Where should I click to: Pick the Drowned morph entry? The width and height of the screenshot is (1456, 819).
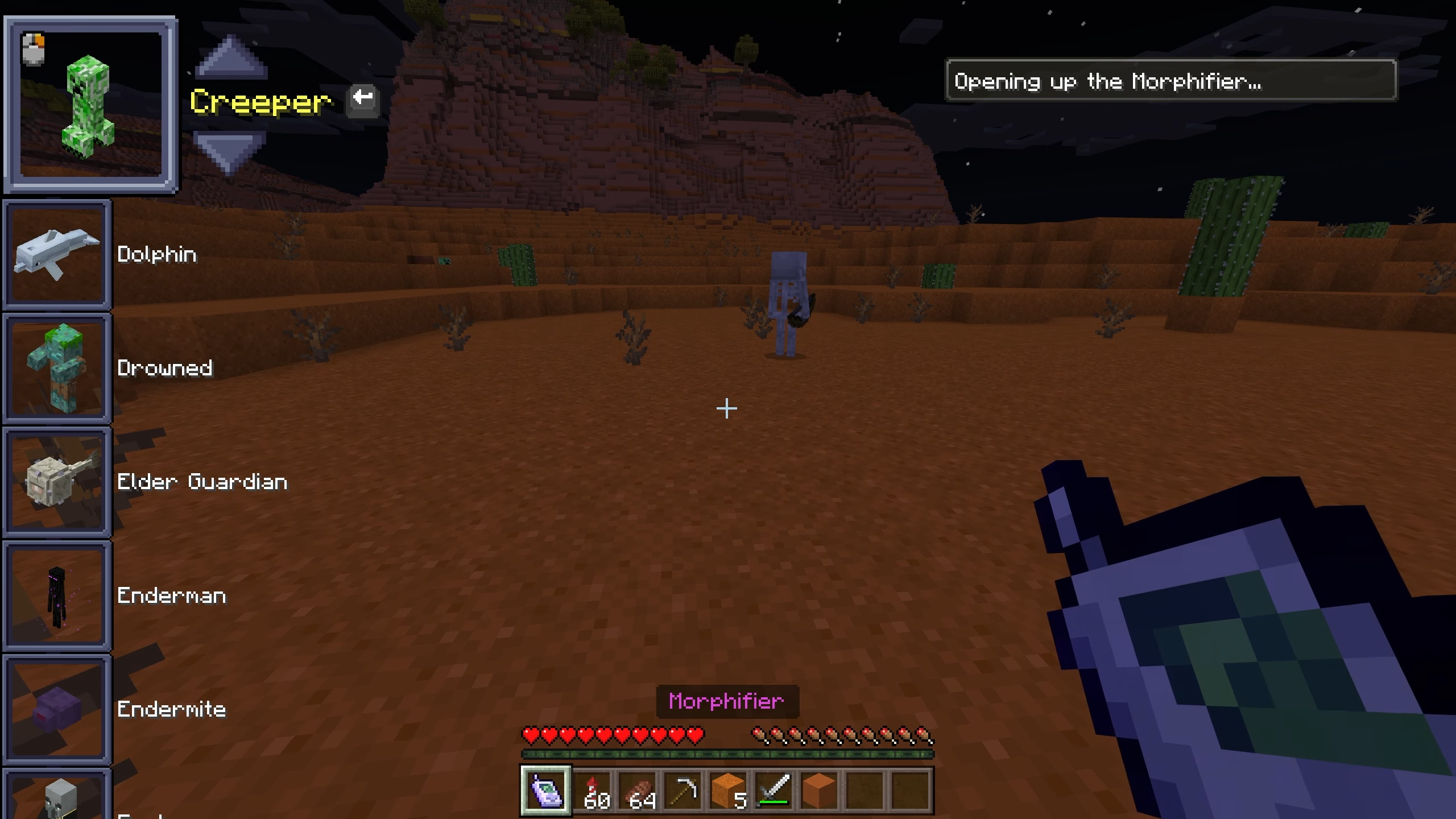coord(57,368)
